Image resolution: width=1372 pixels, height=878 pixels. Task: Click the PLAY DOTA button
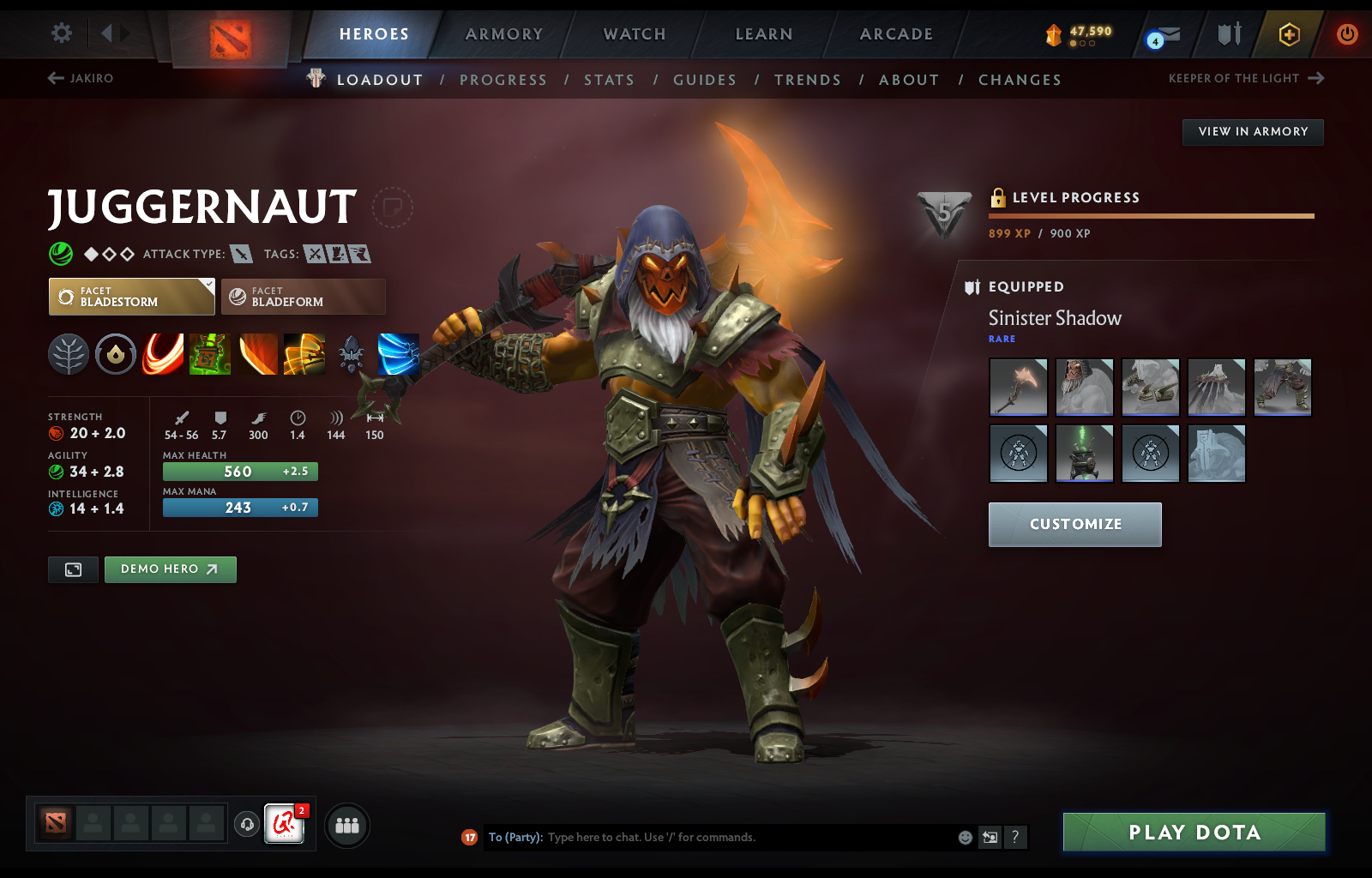(x=1194, y=832)
